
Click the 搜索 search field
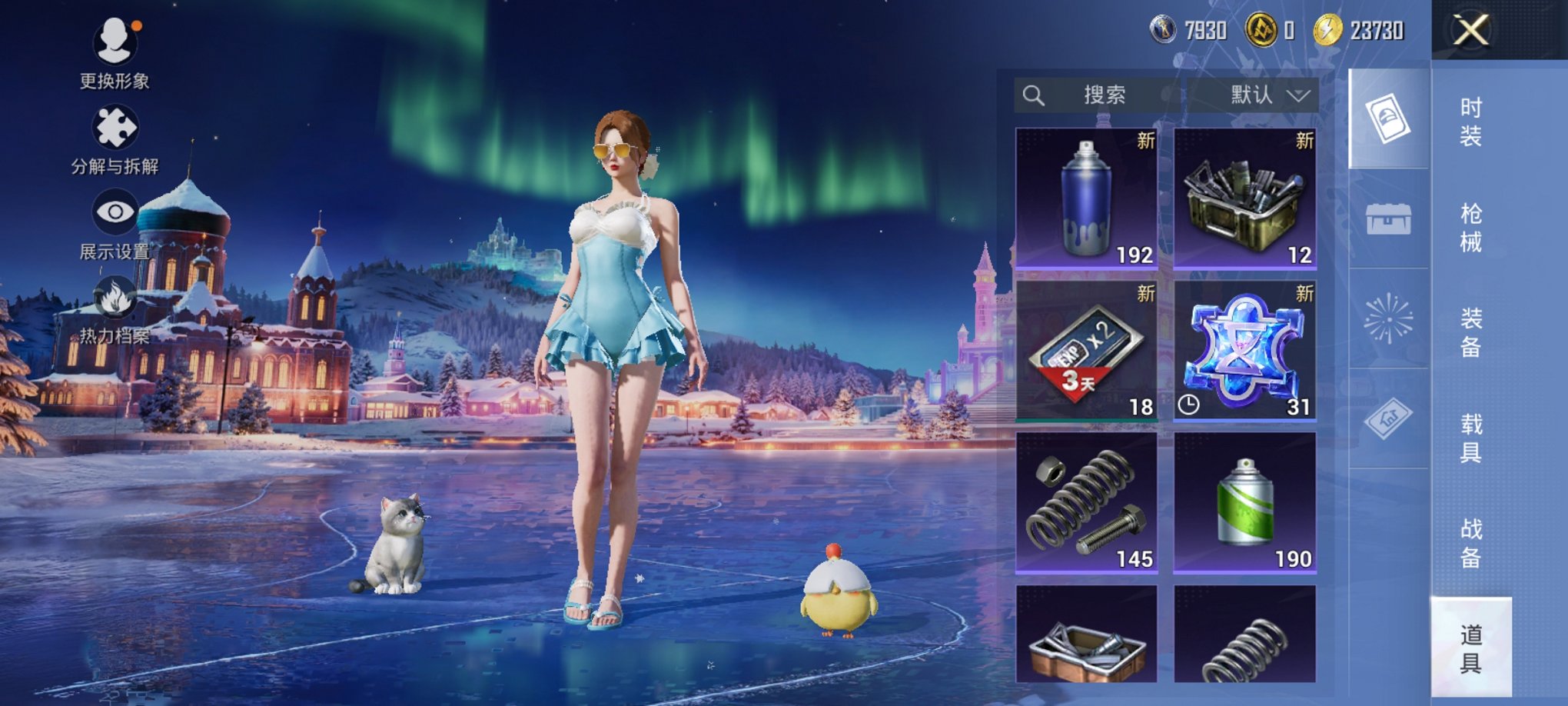(1099, 95)
